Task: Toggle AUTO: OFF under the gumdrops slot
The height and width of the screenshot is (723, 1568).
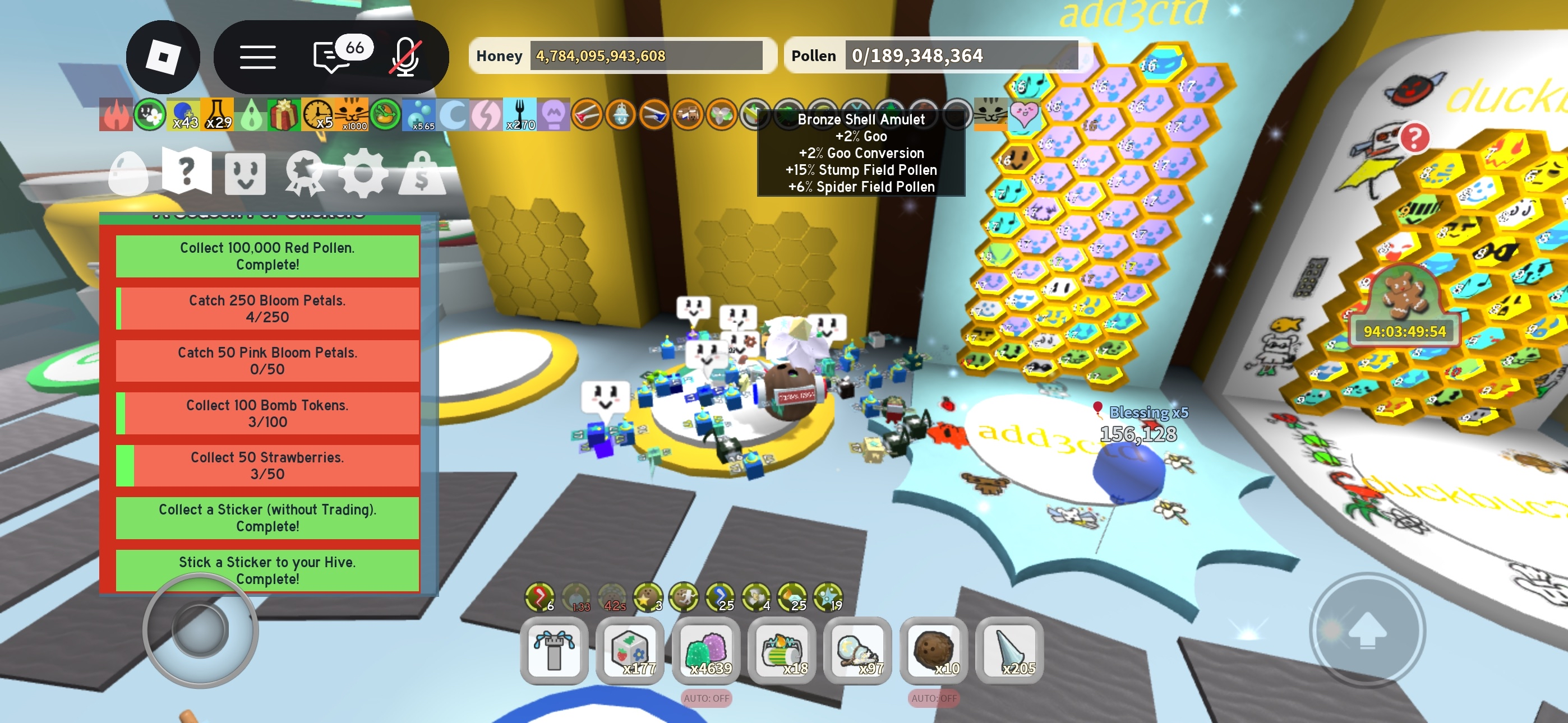Action: 706,698
